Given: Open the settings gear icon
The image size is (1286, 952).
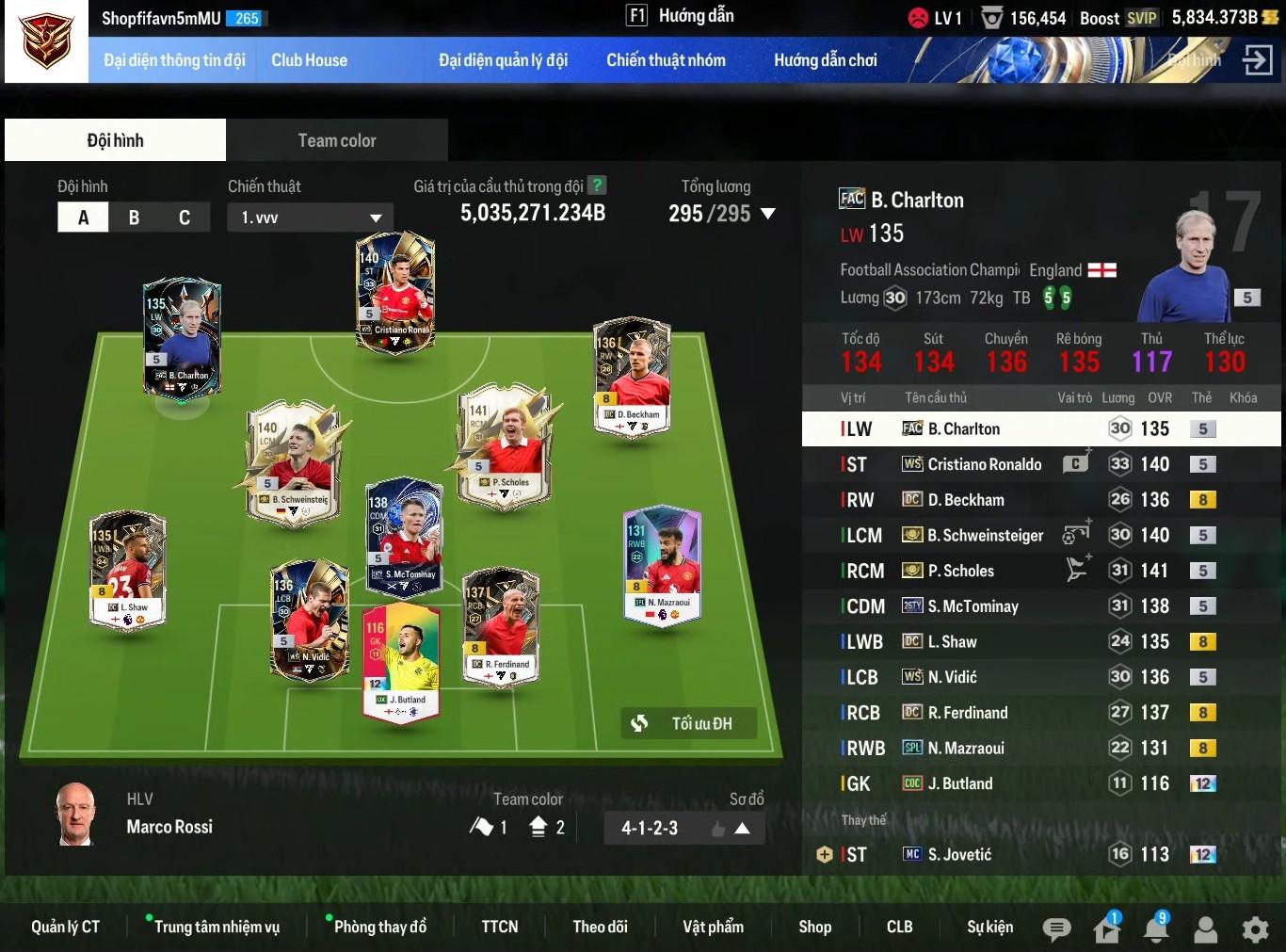Looking at the screenshot, I should point(1255,929).
